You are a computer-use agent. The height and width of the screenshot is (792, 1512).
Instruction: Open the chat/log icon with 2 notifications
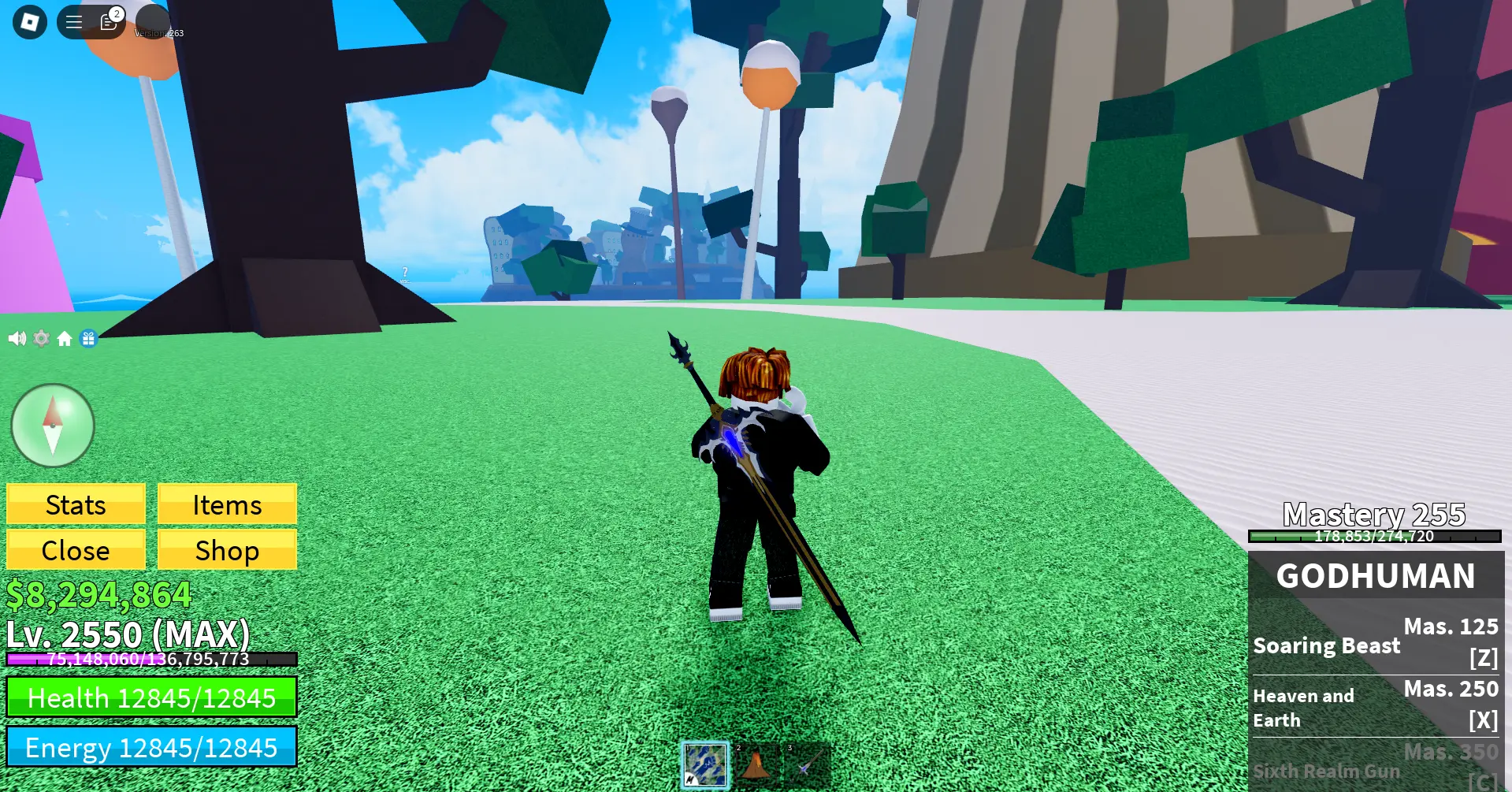pyautogui.click(x=110, y=23)
